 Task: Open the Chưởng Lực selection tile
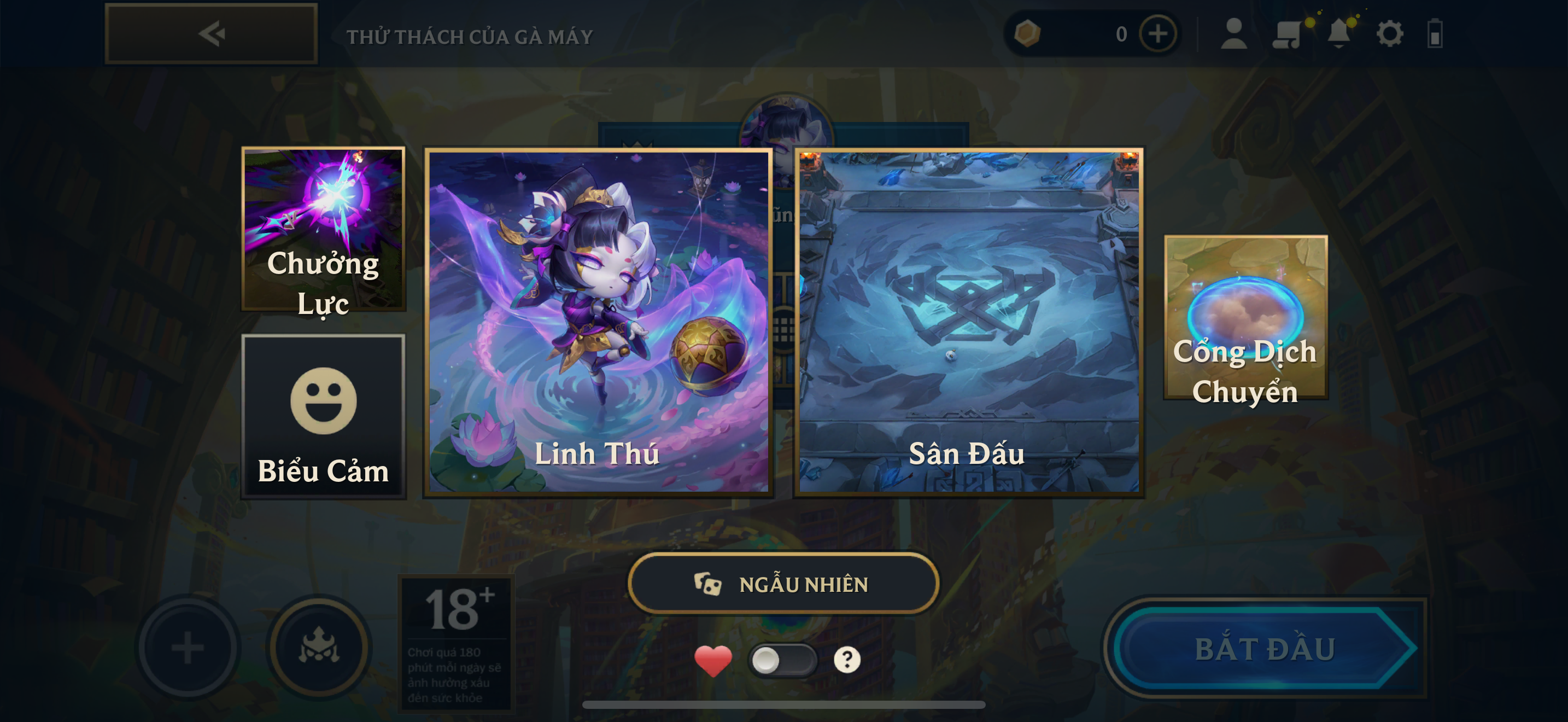pyautogui.click(x=323, y=230)
